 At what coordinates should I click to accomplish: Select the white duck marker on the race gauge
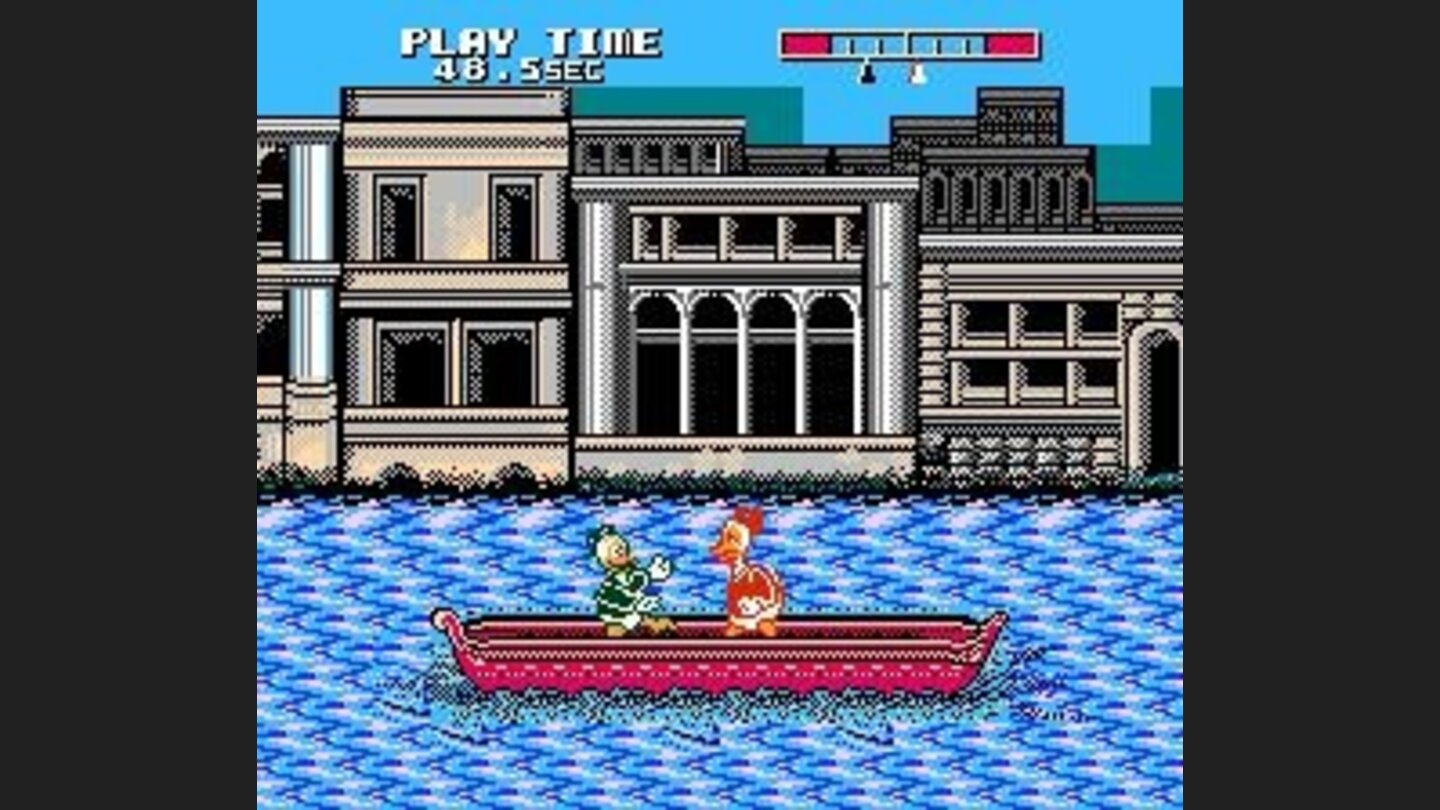point(918,76)
